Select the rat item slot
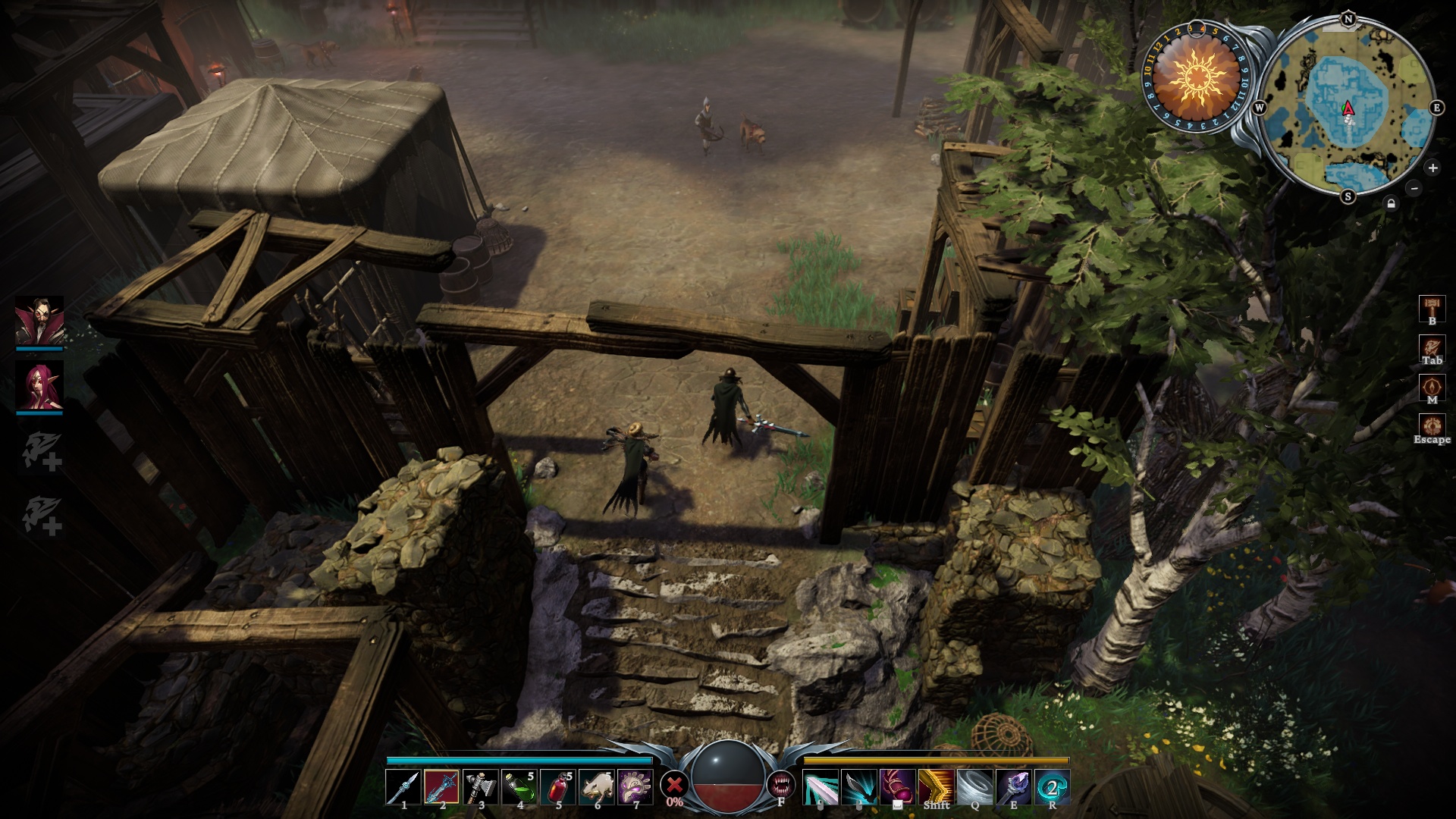 tap(597, 786)
